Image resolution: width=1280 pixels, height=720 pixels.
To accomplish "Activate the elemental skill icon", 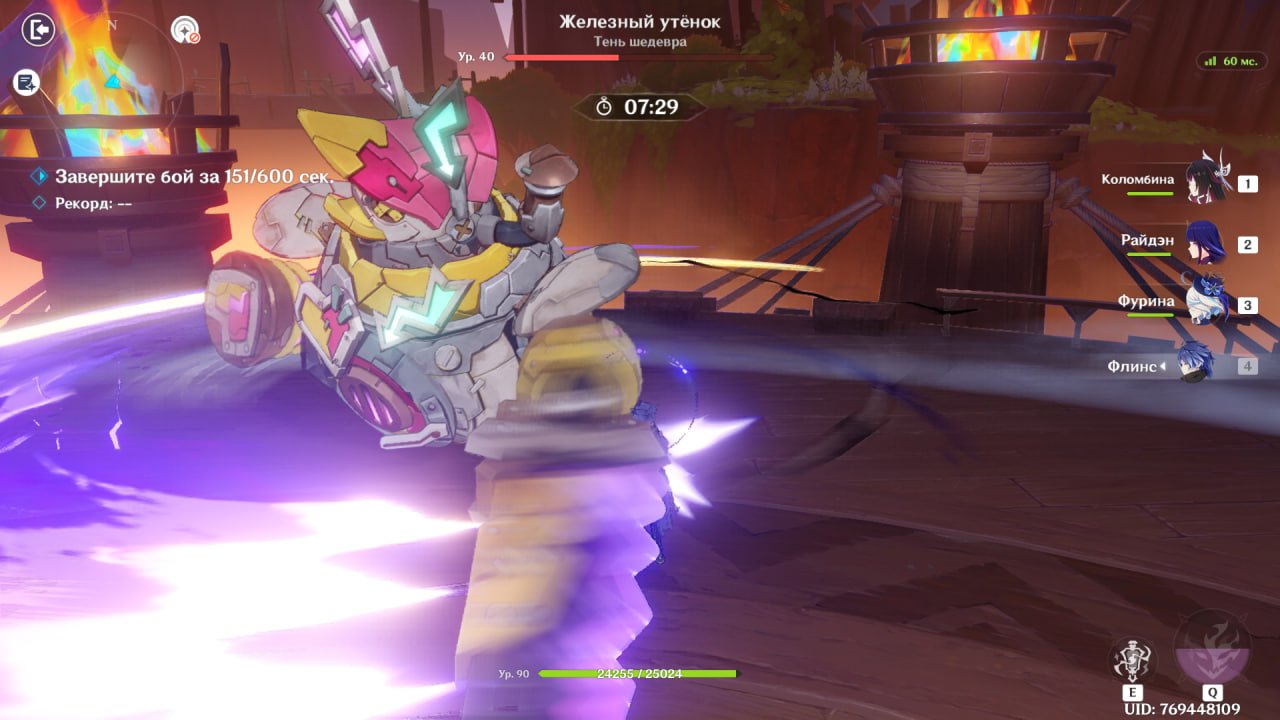I will pyautogui.click(x=1133, y=661).
